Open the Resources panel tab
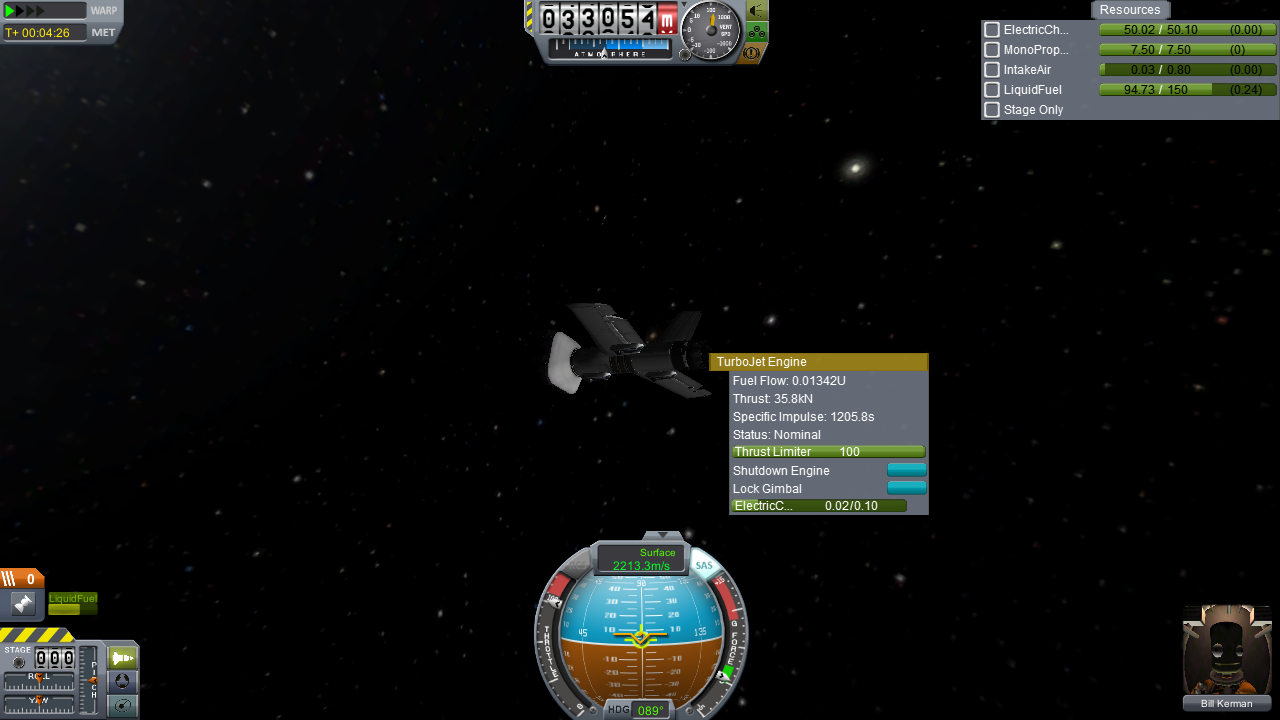 coord(1130,10)
